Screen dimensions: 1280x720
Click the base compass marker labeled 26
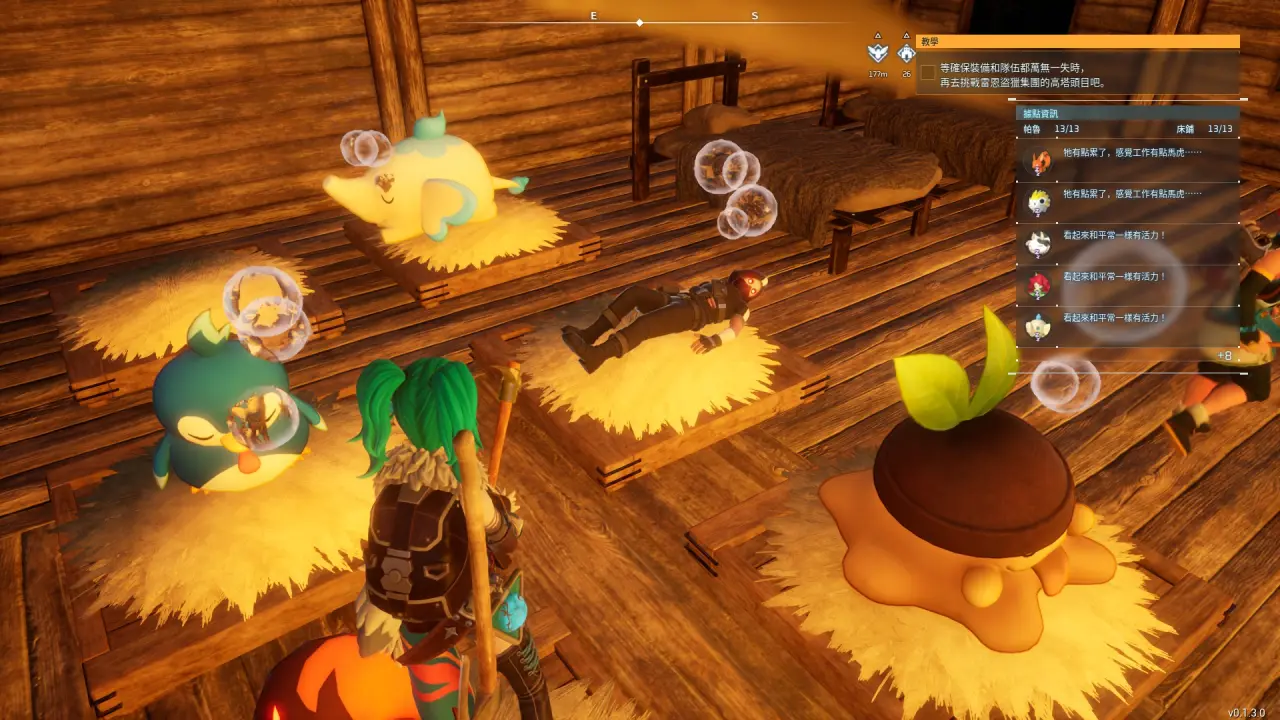click(906, 53)
